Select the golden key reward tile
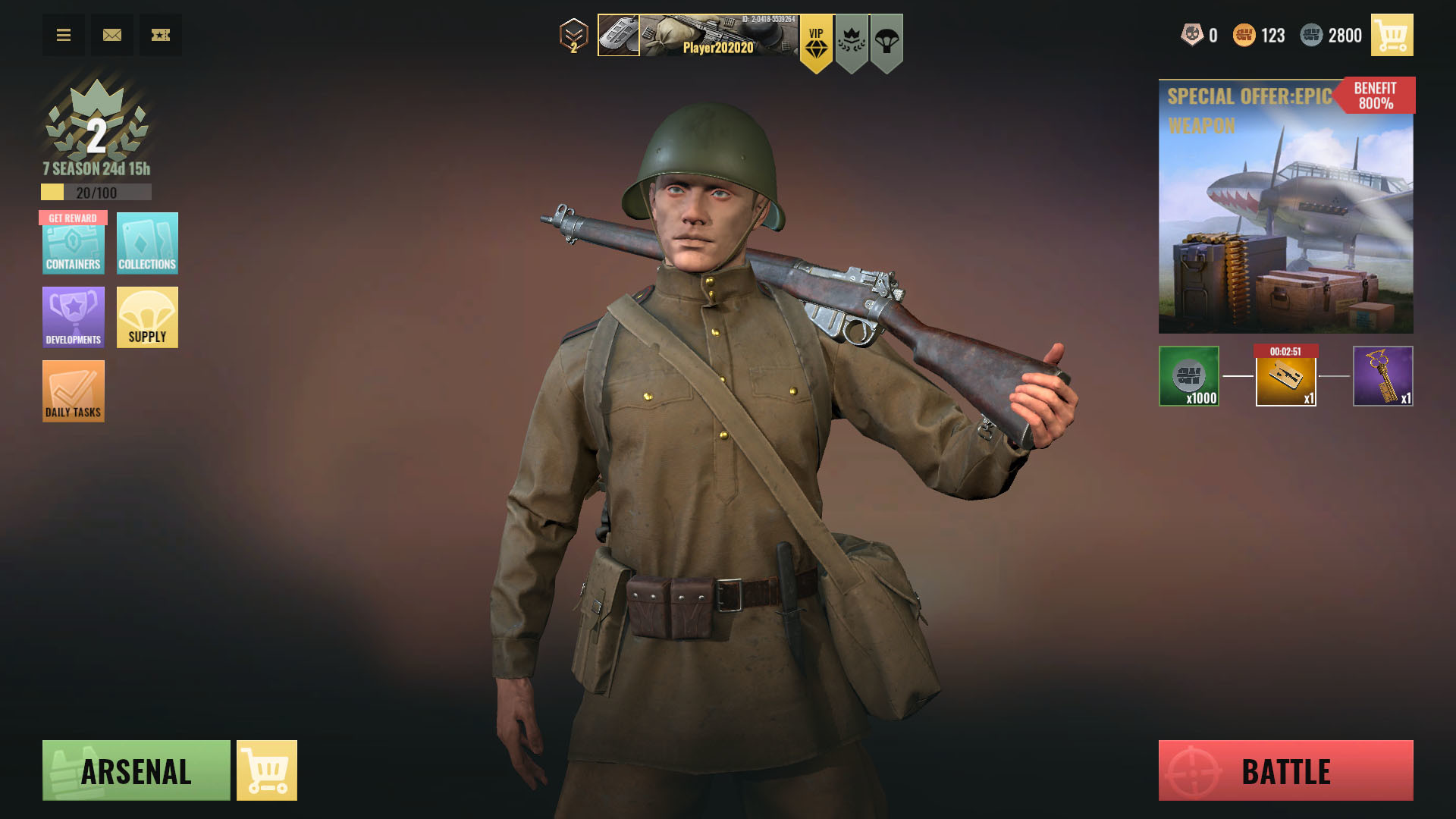1456x819 pixels. 1382,376
